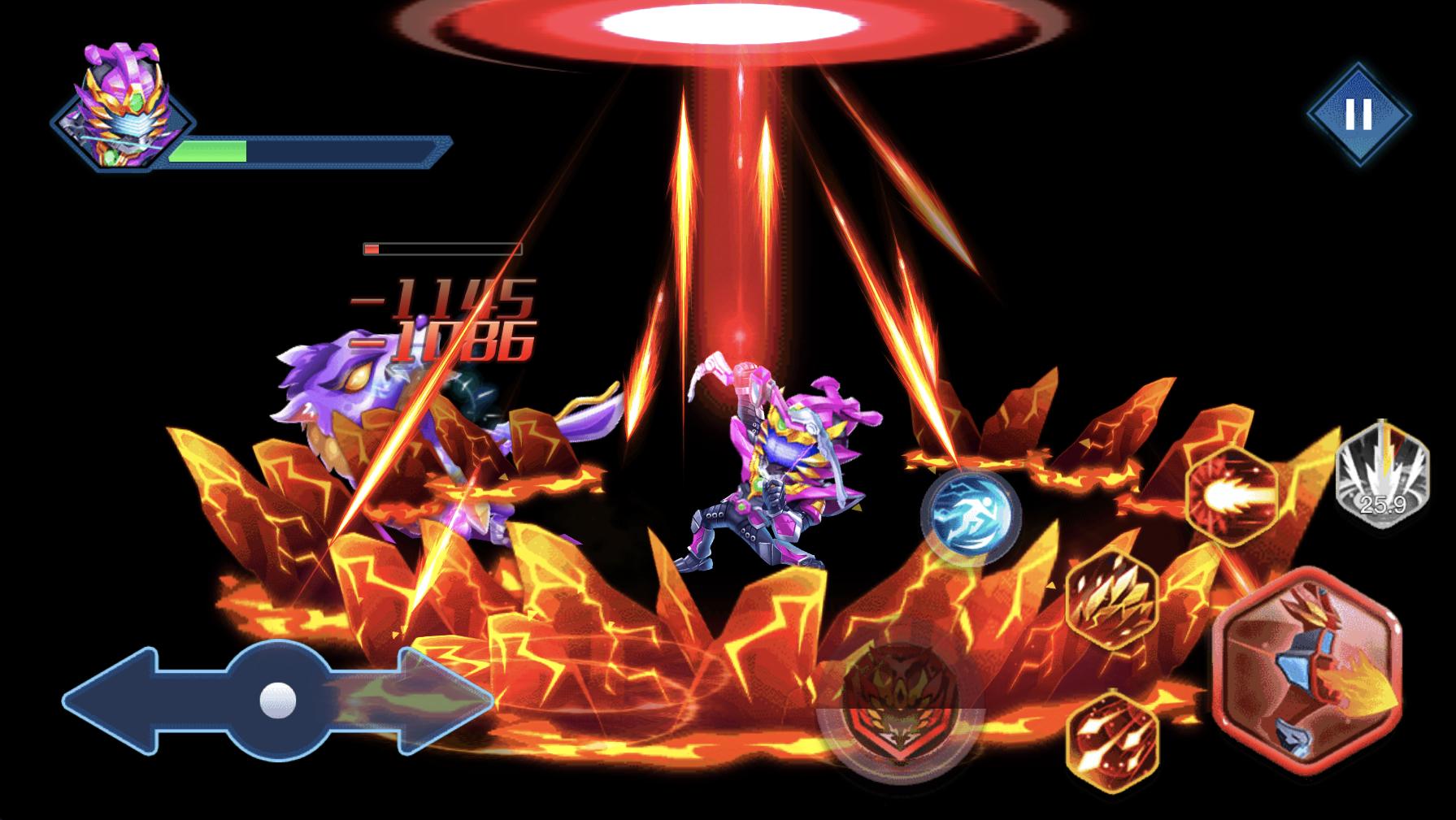Trigger the crystal spike skill

(1110, 601)
